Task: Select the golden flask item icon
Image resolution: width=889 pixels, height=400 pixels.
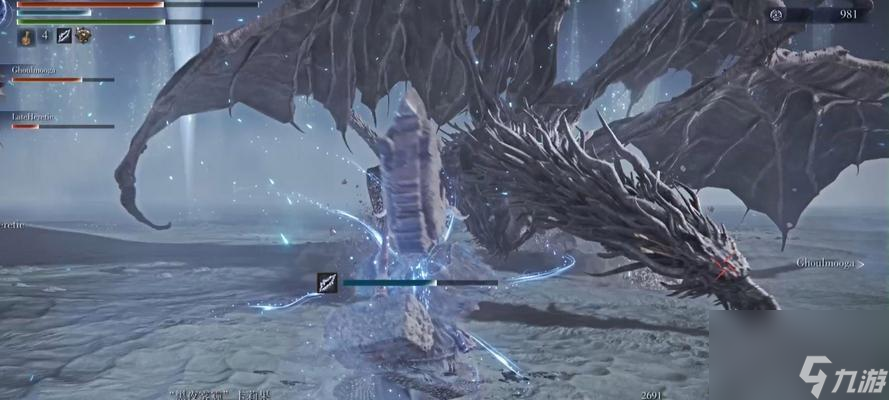Action: pyautogui.click(x=26, y=37)
